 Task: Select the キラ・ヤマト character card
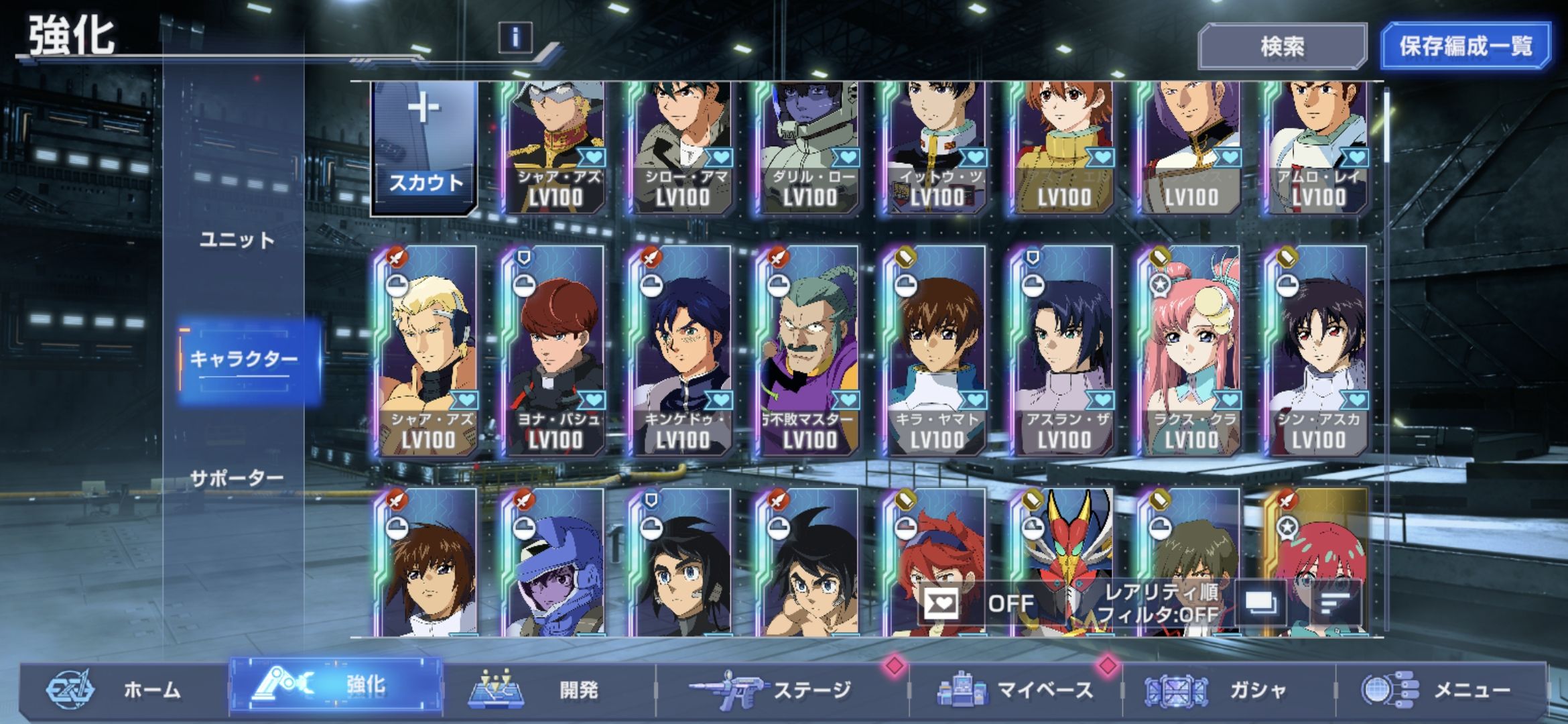pos(936,352)
